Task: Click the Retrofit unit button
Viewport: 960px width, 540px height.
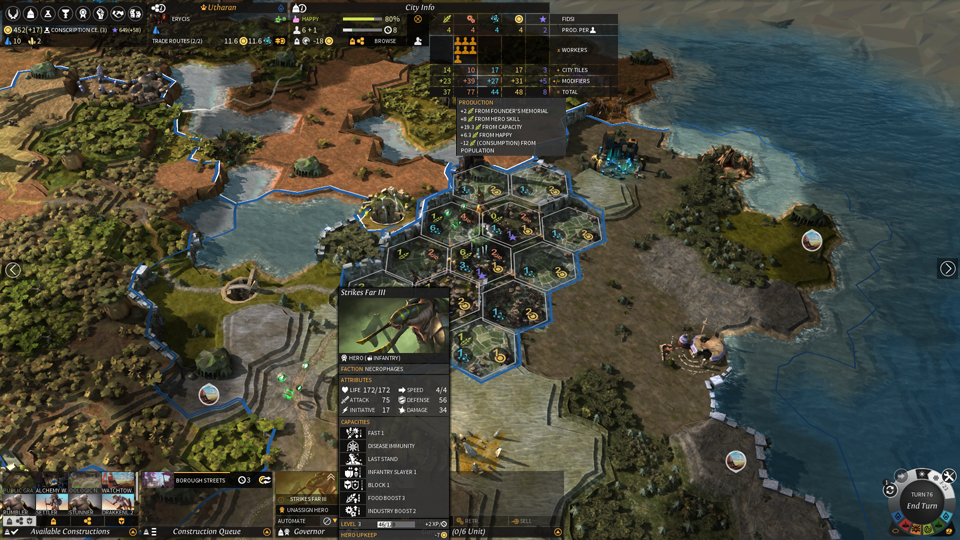Action: (468, 521)
